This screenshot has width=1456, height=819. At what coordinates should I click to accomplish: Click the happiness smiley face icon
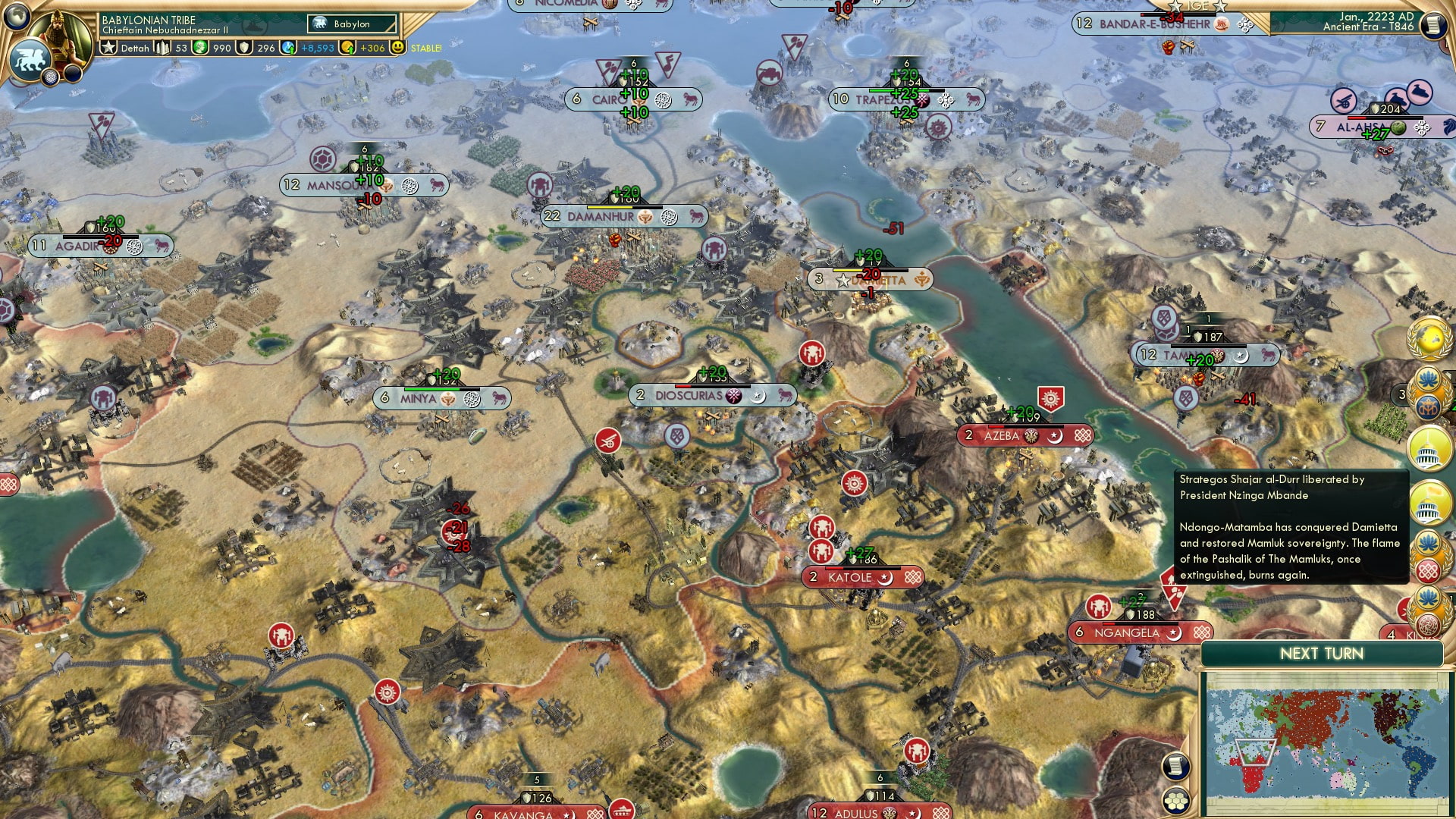click(x=397, y=47)
